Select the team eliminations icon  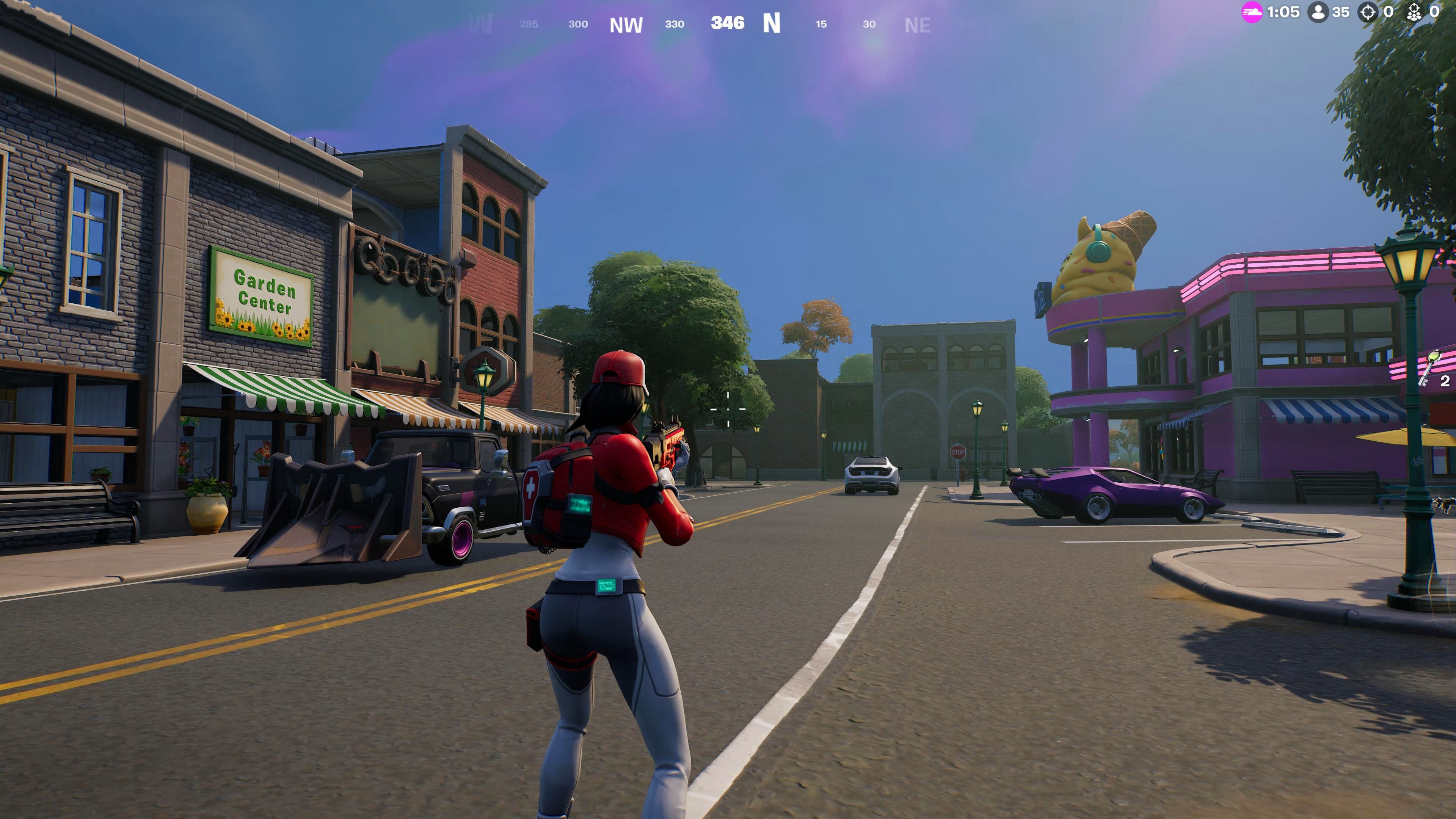pos(1414,13)
